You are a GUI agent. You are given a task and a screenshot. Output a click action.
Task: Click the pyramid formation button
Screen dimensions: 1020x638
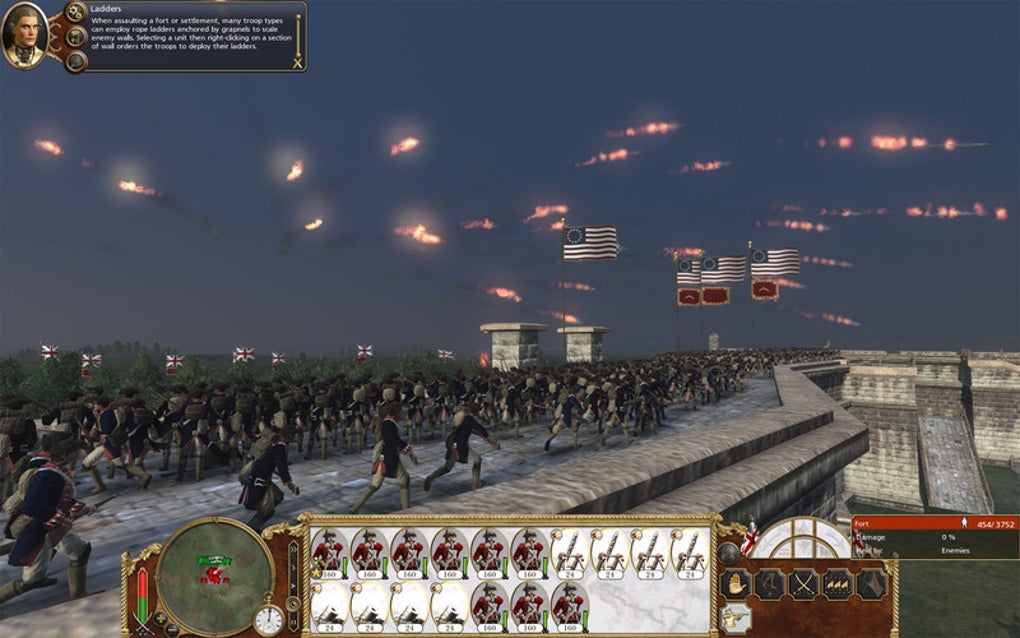point(871,584)
